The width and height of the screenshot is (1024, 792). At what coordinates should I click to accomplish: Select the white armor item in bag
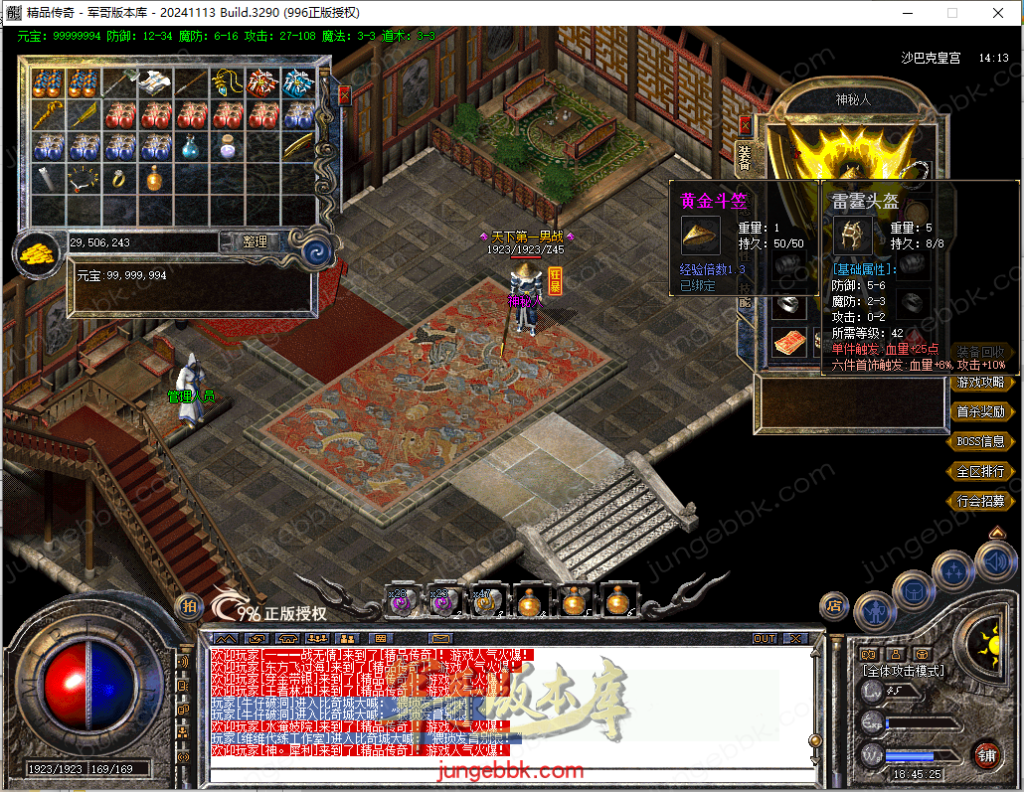[155, 82]
